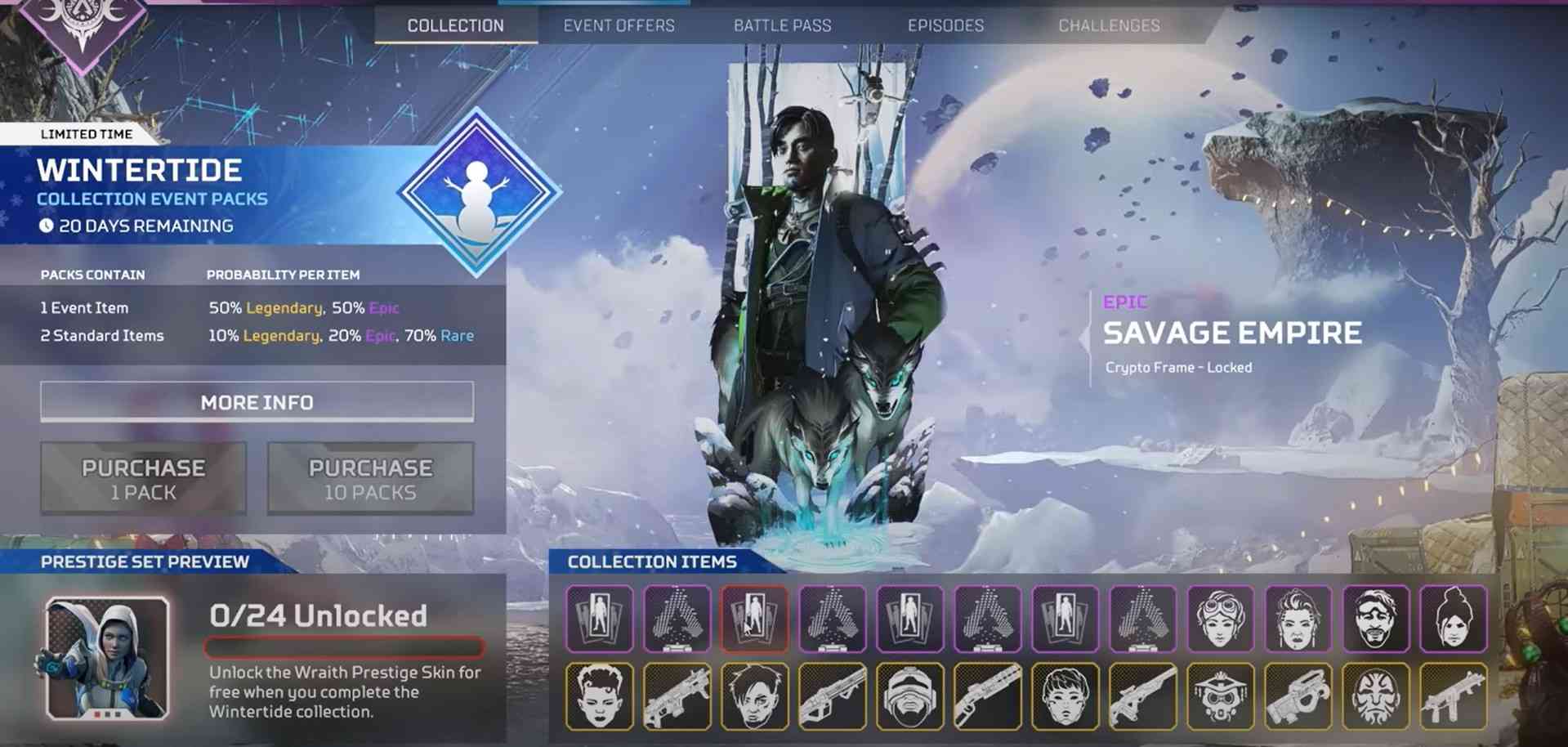Pick the Bloodhound mask collection item
Screen dimensions: 1568x747
[1220, 696]
